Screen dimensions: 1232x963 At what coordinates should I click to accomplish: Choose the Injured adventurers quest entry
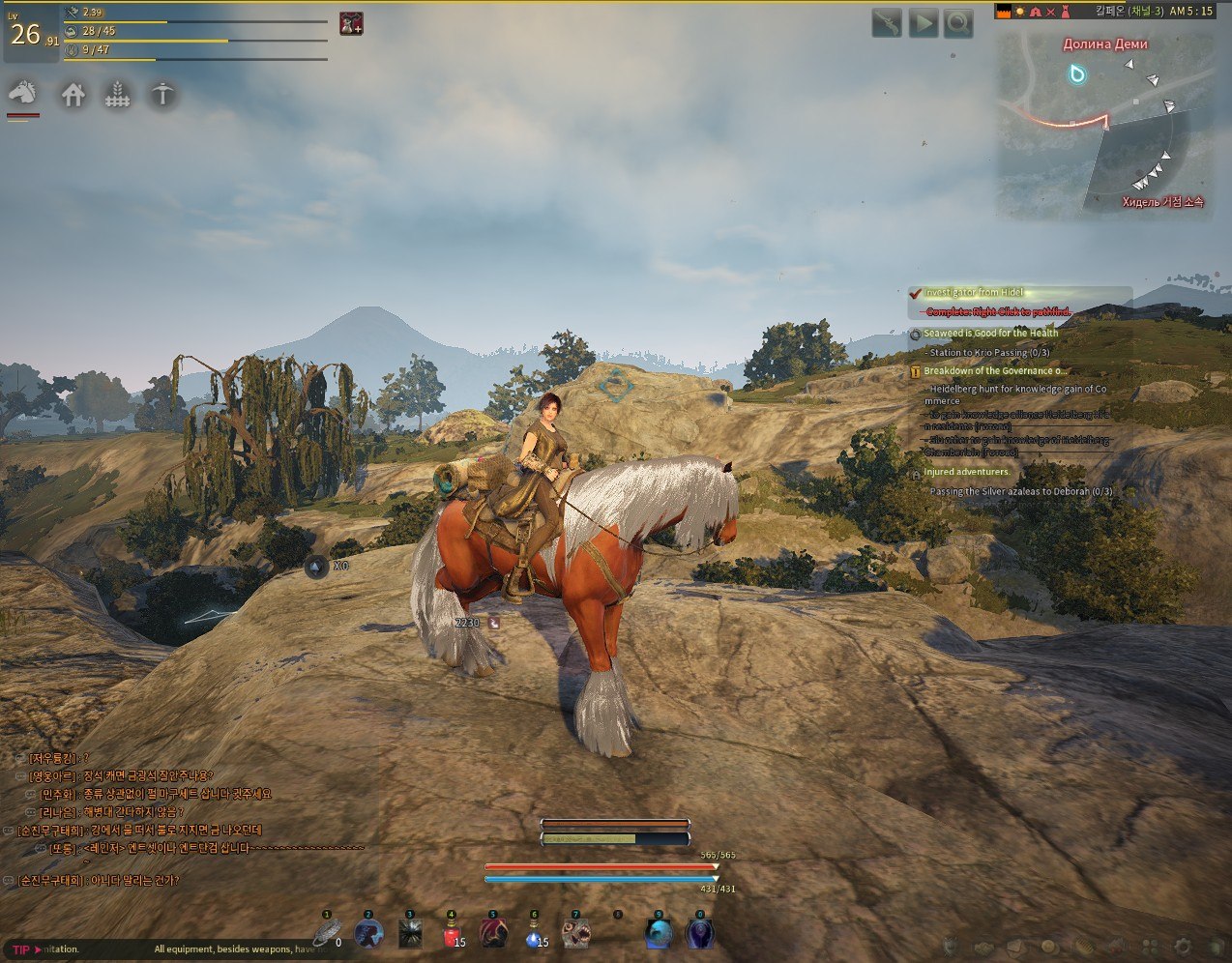click(x=966, y=473)
